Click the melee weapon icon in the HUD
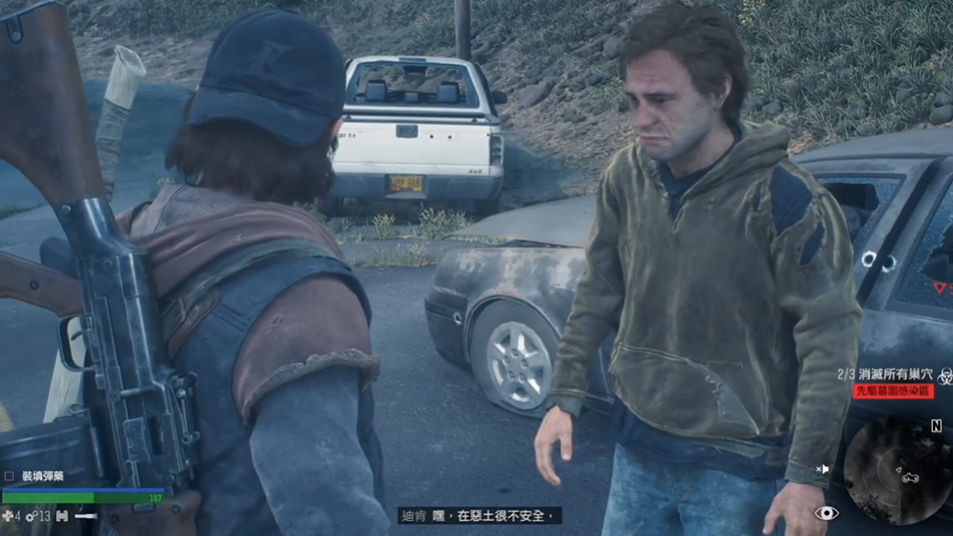 pos(87,516)
